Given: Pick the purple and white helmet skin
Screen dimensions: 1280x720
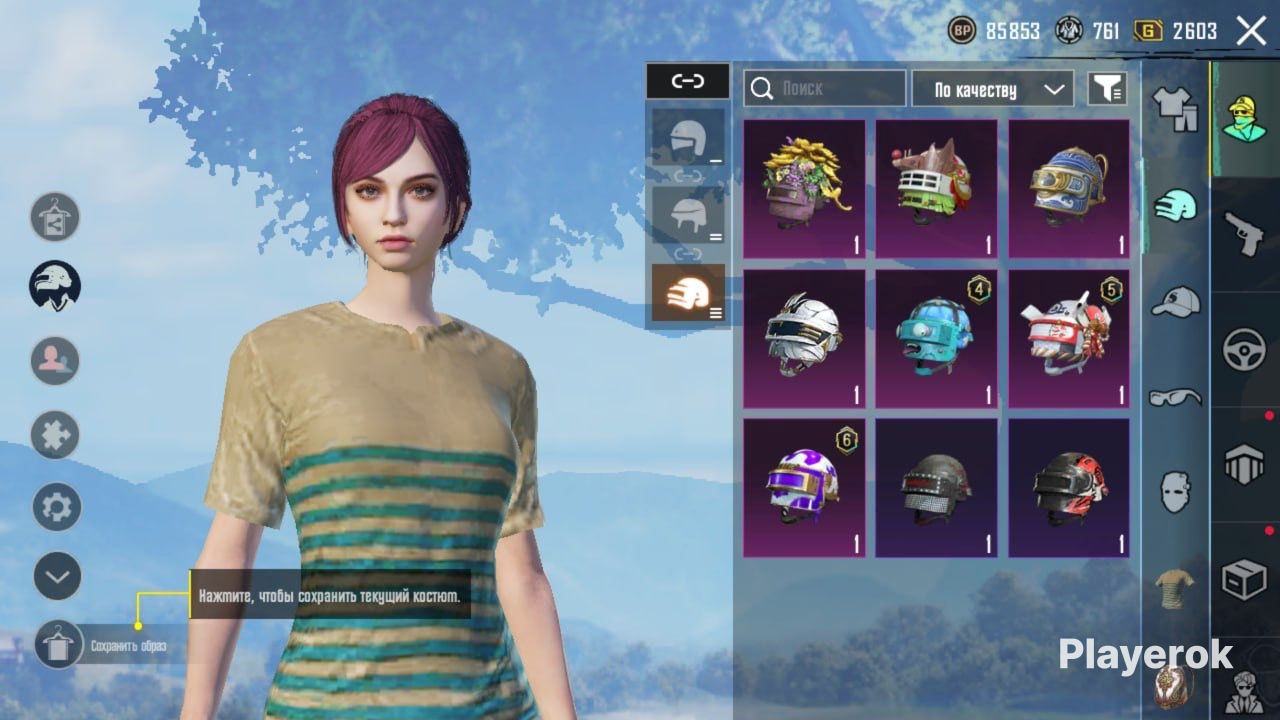Looking at the screenshot, I should [x=804, y=488].
